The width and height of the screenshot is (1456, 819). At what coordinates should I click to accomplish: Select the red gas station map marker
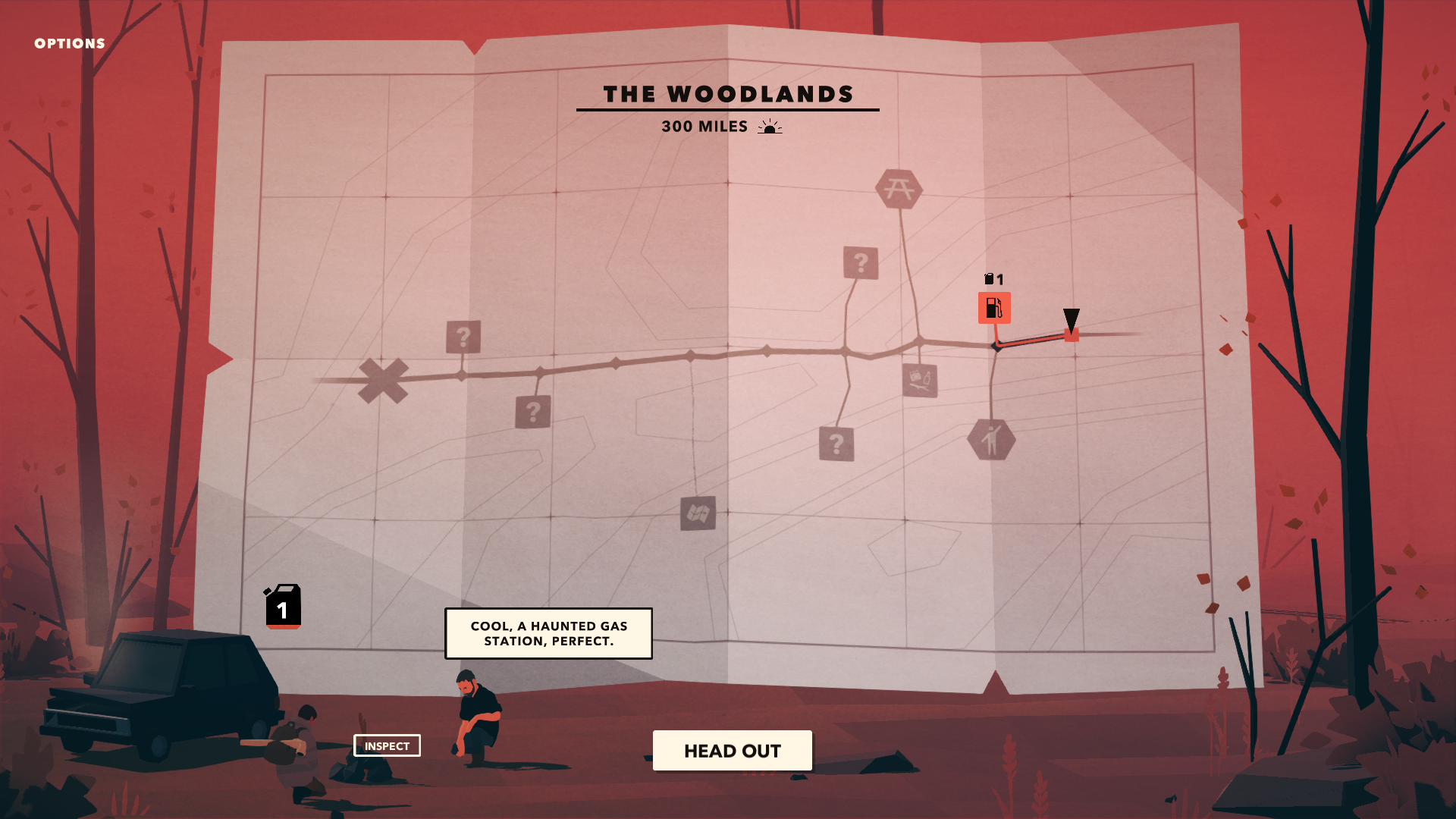(993, 308)
